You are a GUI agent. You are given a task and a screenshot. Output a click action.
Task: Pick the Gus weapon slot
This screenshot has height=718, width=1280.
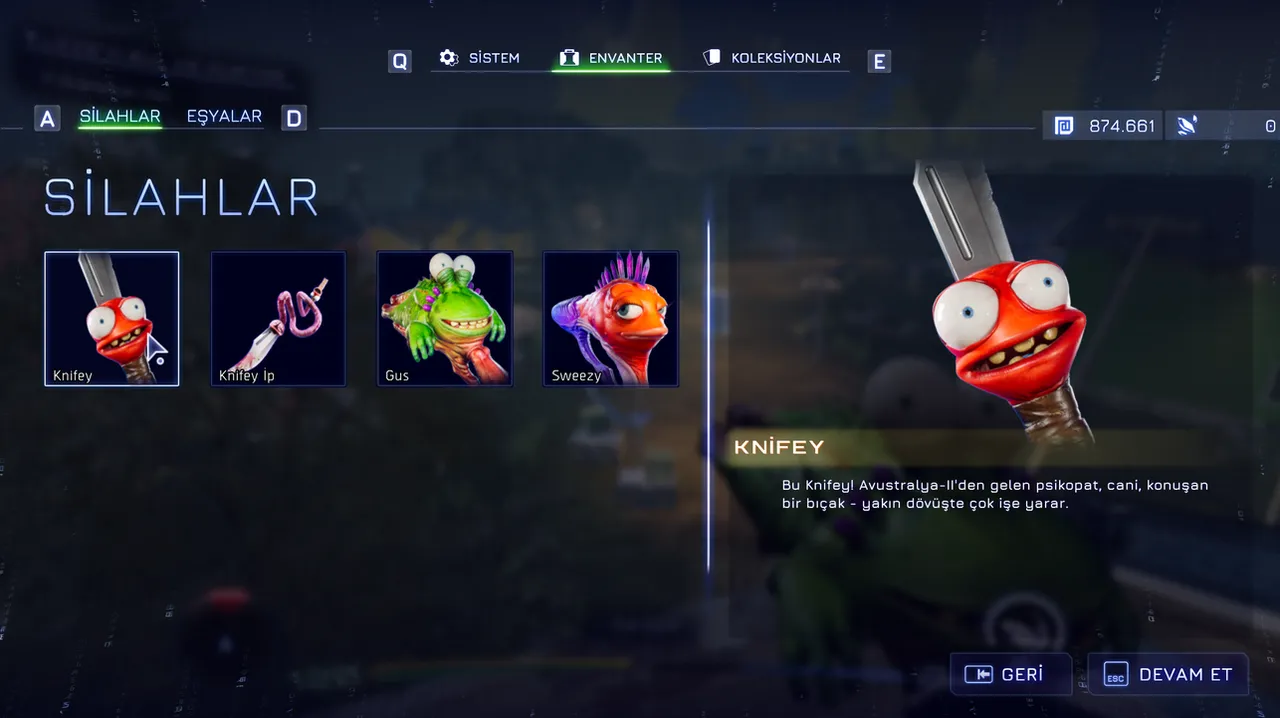(444, 318)
